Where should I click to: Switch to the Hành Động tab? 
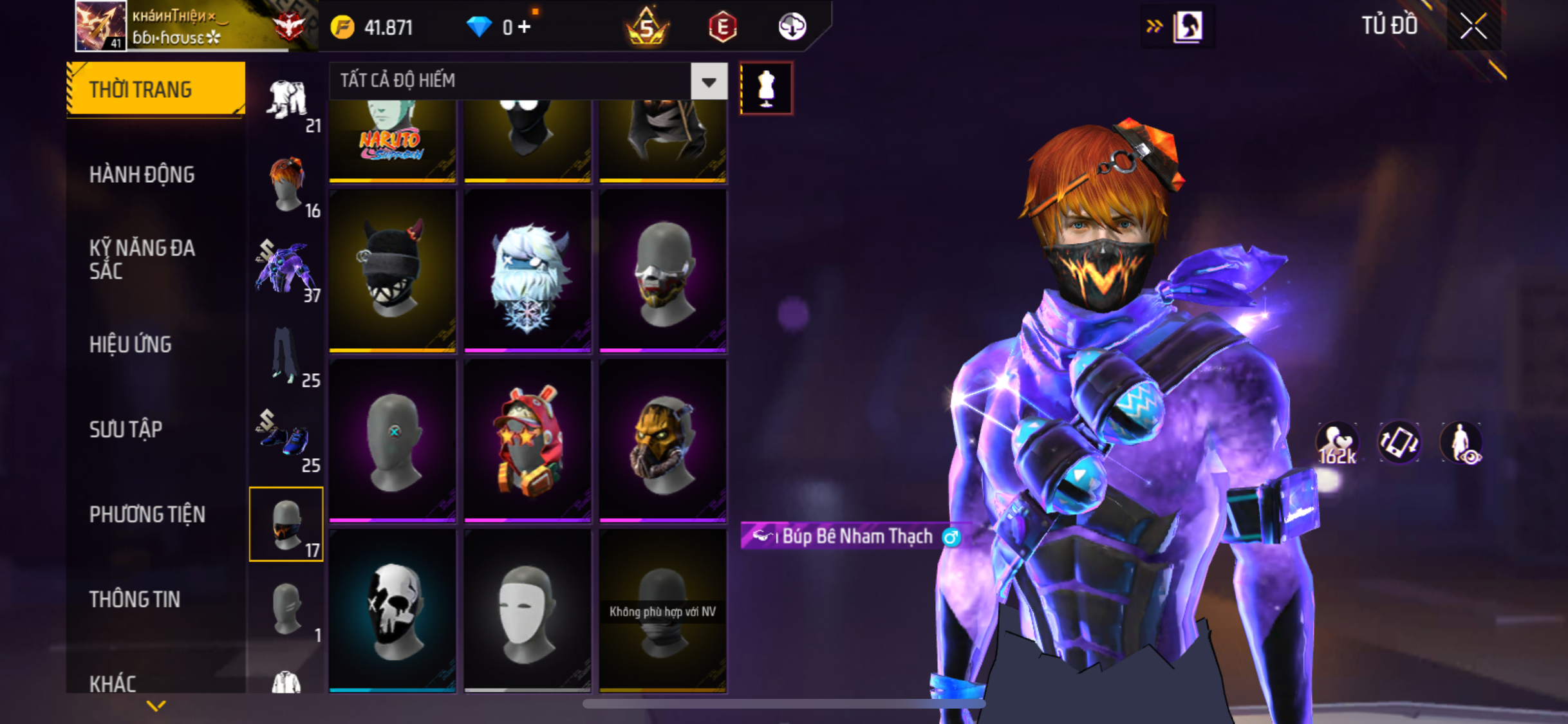click(x=142, y=174)
